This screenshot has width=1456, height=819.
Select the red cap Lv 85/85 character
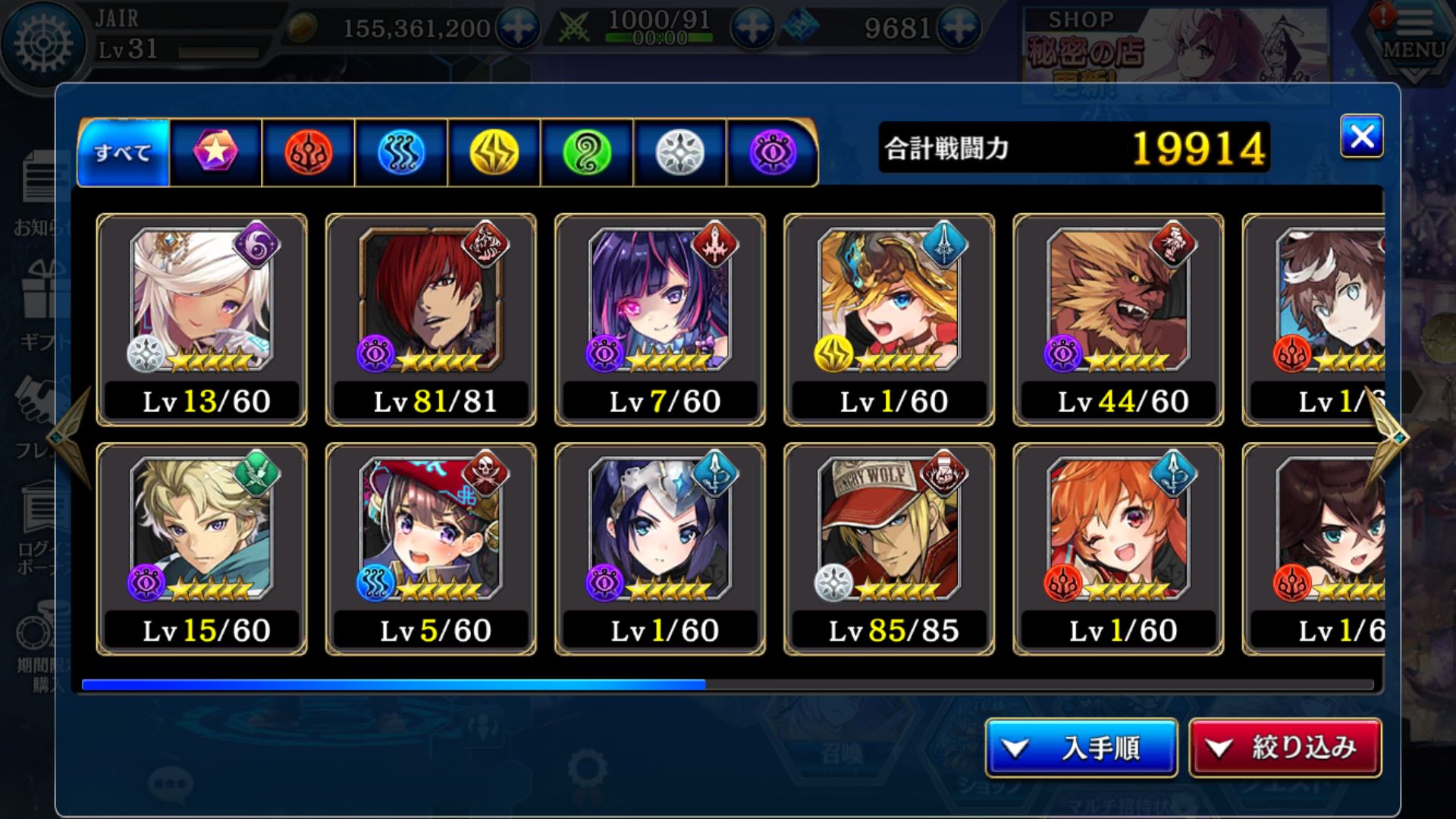click(889, 549)
